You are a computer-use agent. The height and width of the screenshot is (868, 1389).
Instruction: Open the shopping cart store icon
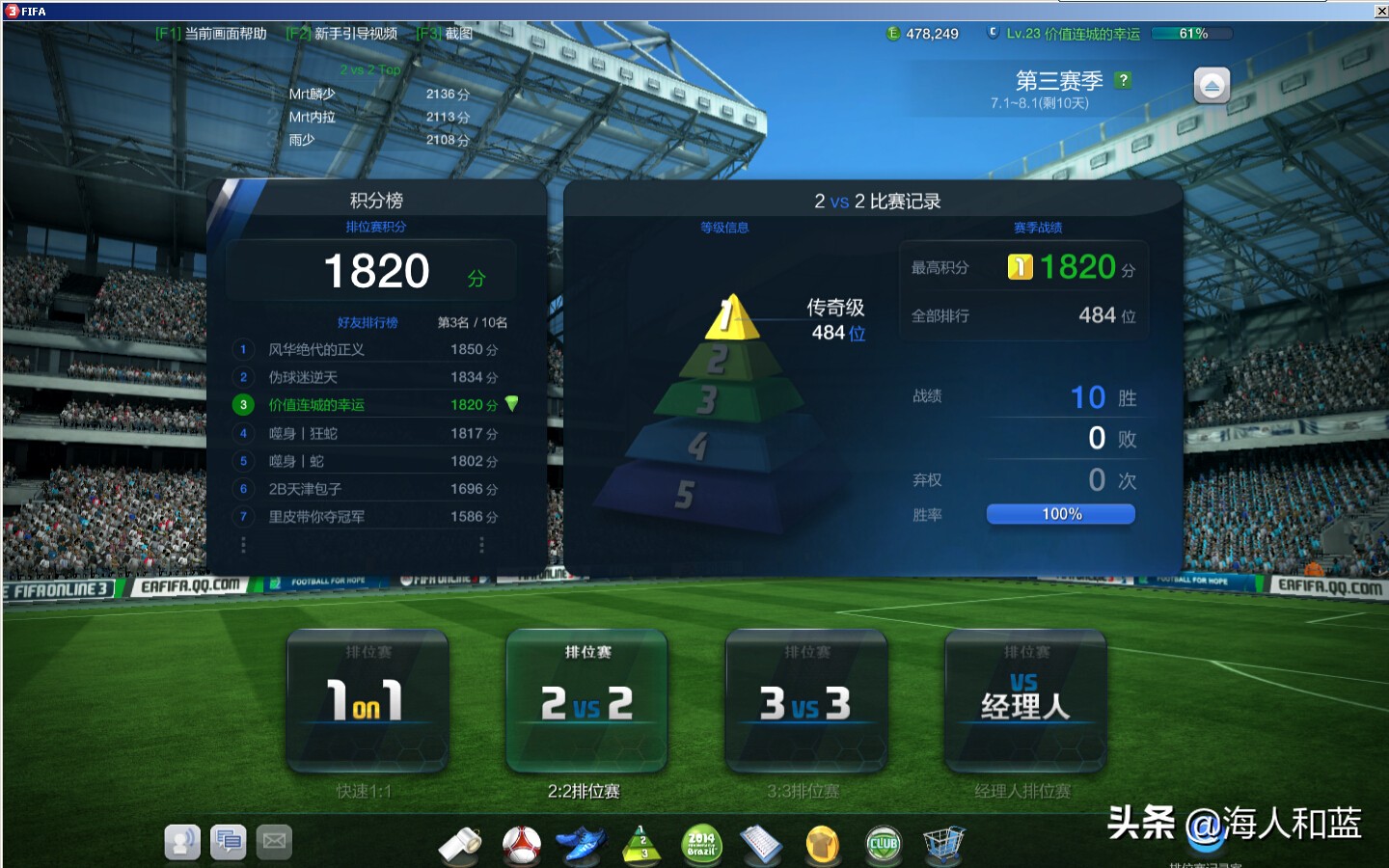[943, 843]
